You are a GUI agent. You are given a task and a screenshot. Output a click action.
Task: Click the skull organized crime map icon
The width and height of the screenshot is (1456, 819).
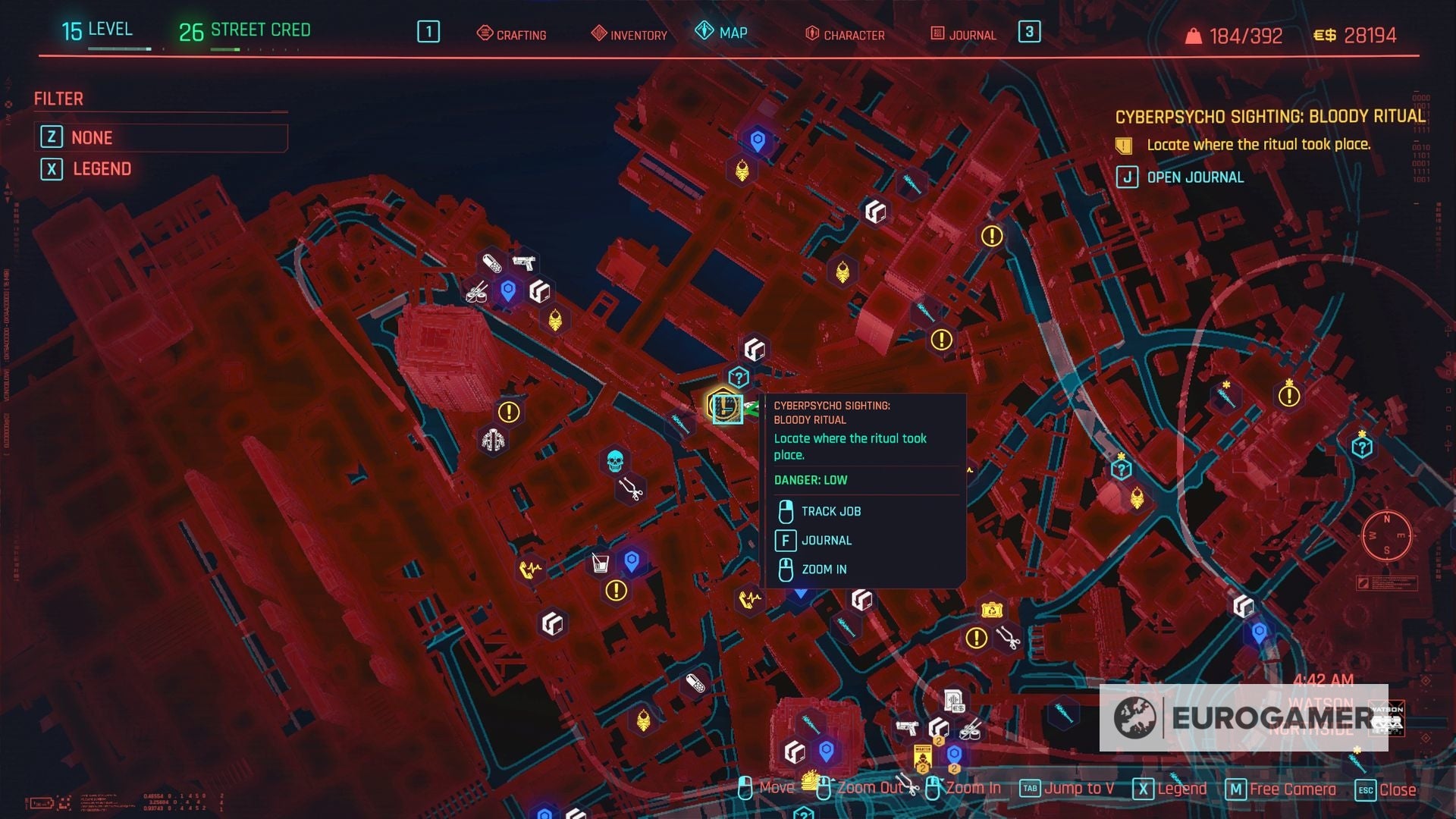614,458
